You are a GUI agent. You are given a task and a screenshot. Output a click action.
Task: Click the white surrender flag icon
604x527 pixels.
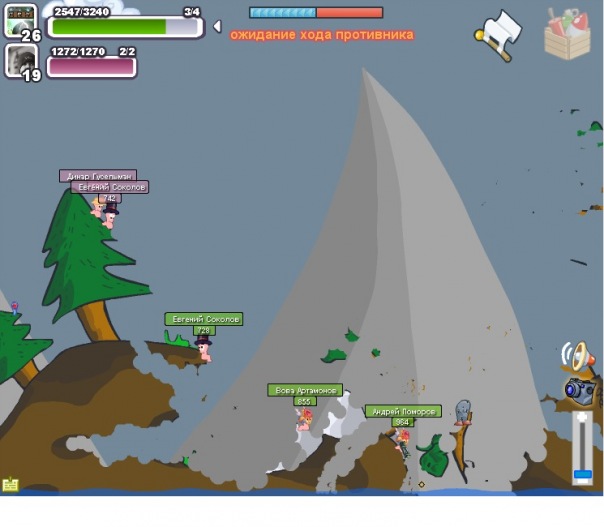click(498, 36)
